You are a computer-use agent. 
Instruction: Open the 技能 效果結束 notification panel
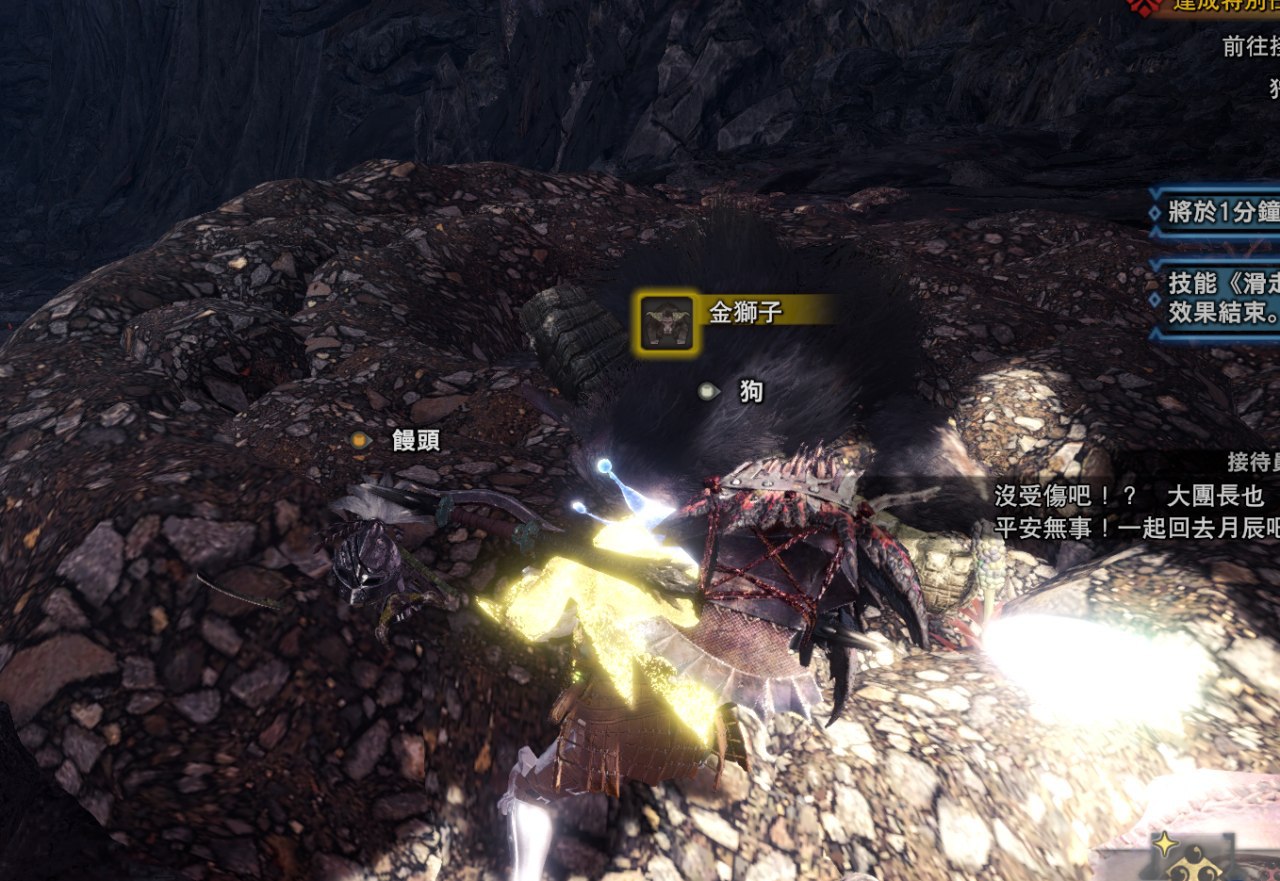1217,299
